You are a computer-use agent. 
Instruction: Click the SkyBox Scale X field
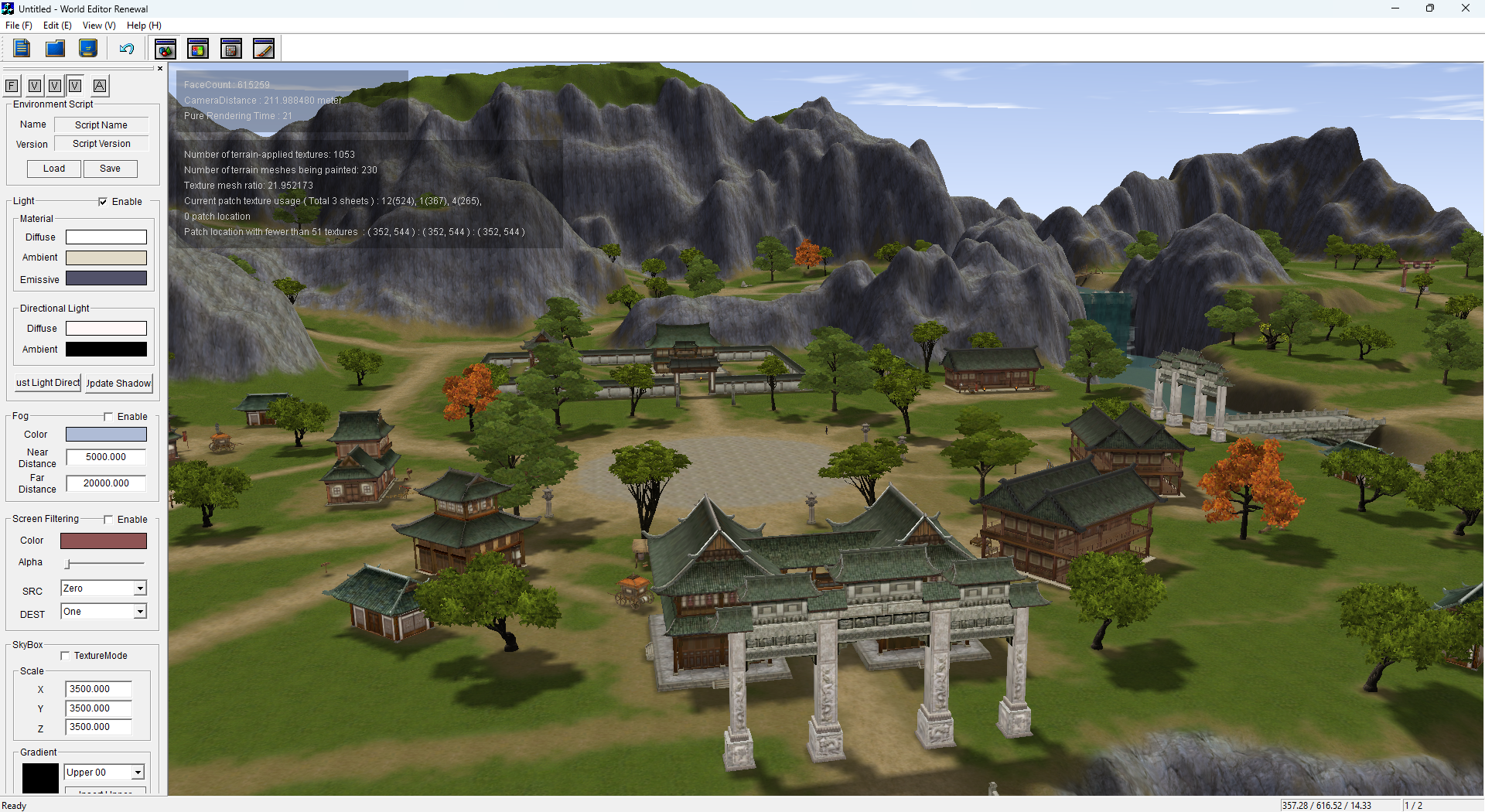pos(98,689)
